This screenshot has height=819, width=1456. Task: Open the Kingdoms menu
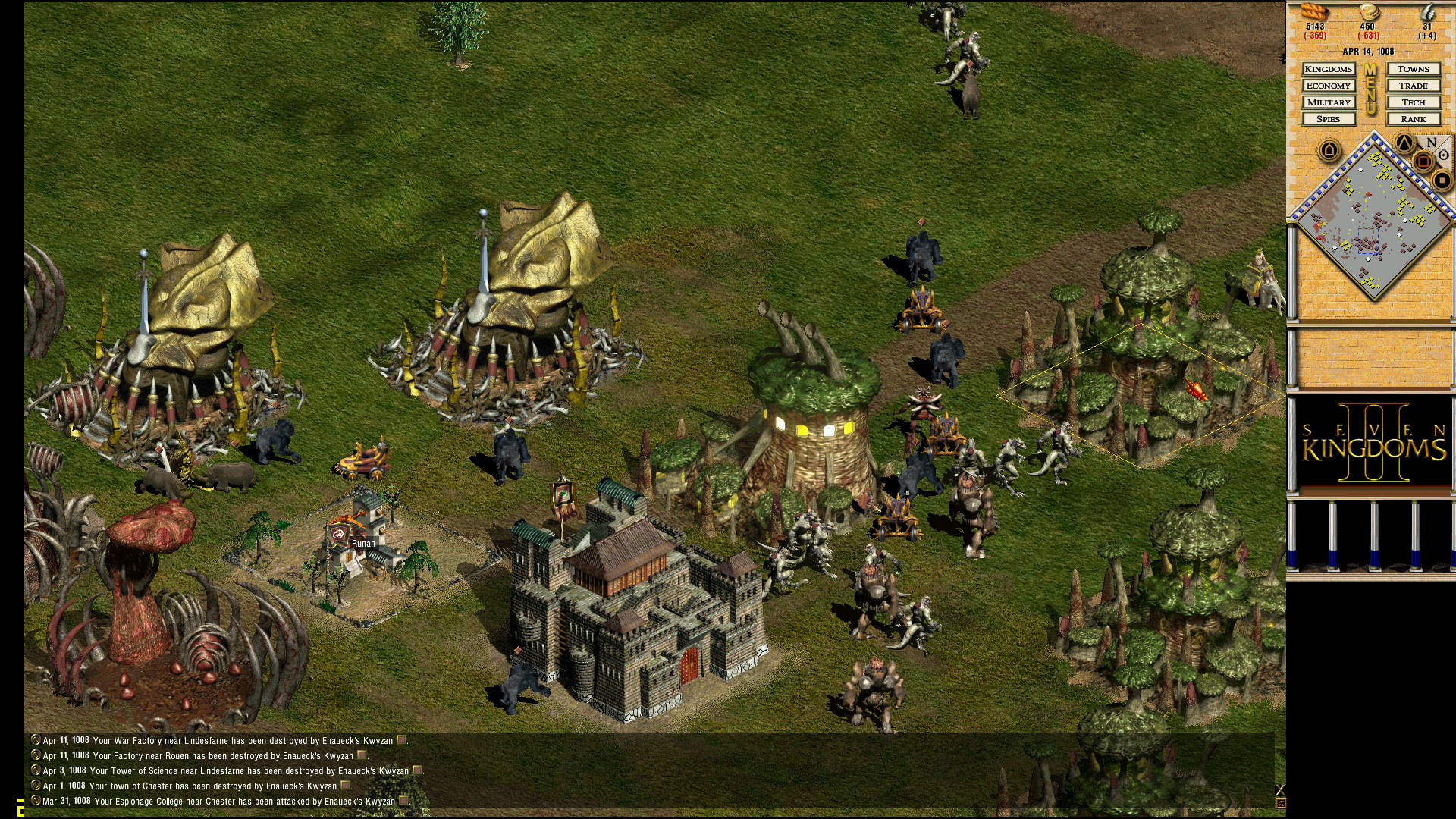[1329, 69]
